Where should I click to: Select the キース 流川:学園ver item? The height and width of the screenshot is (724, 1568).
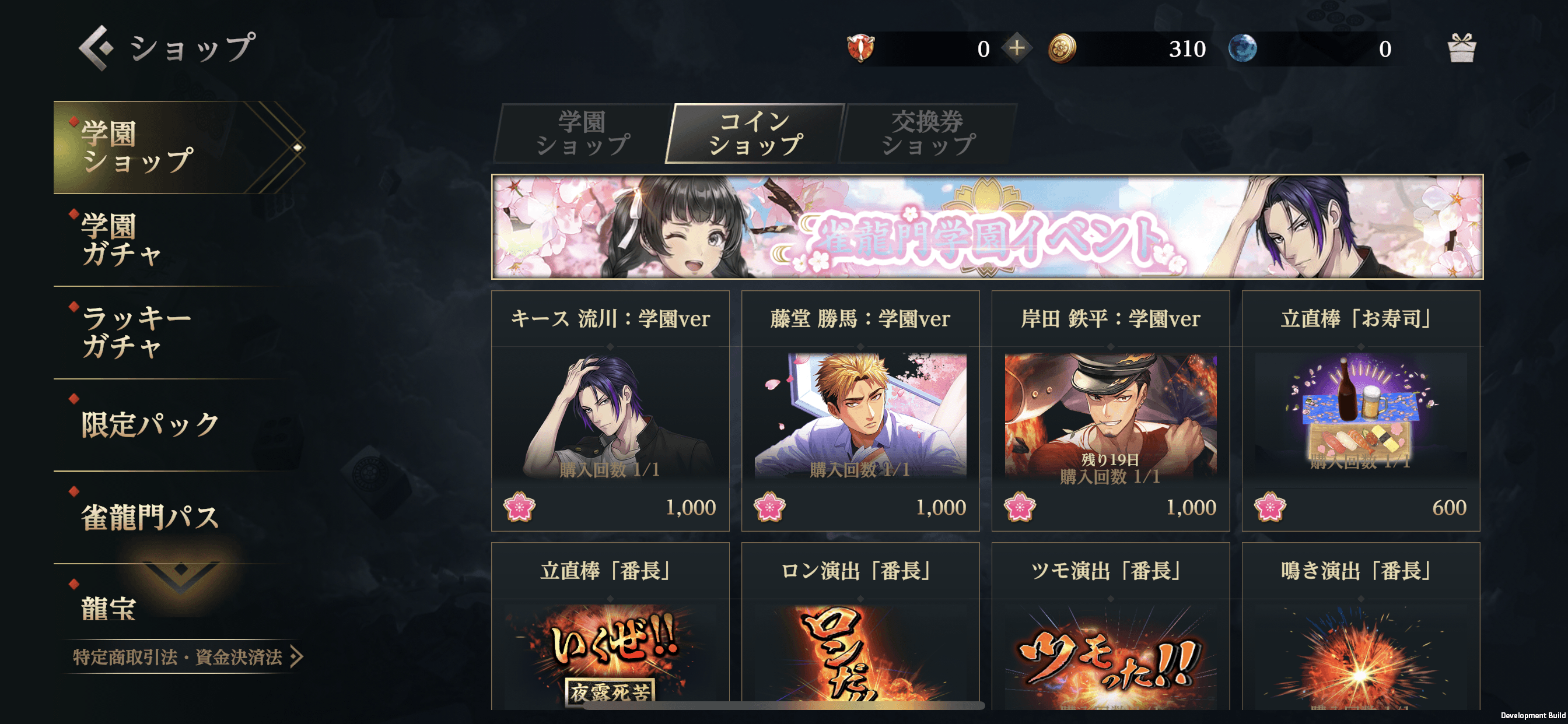610,412
